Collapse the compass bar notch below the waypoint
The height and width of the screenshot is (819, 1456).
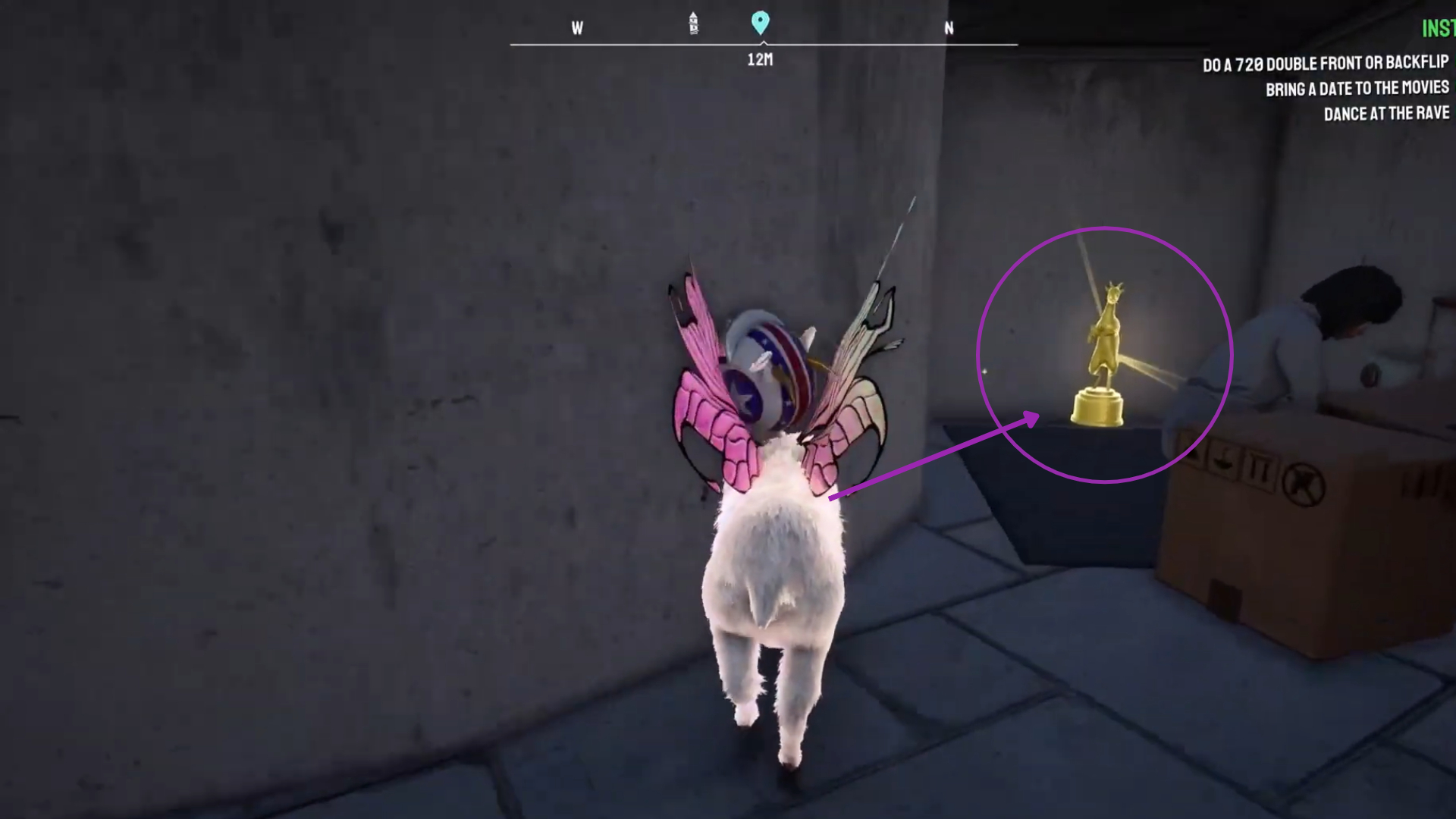coord(761,42)
